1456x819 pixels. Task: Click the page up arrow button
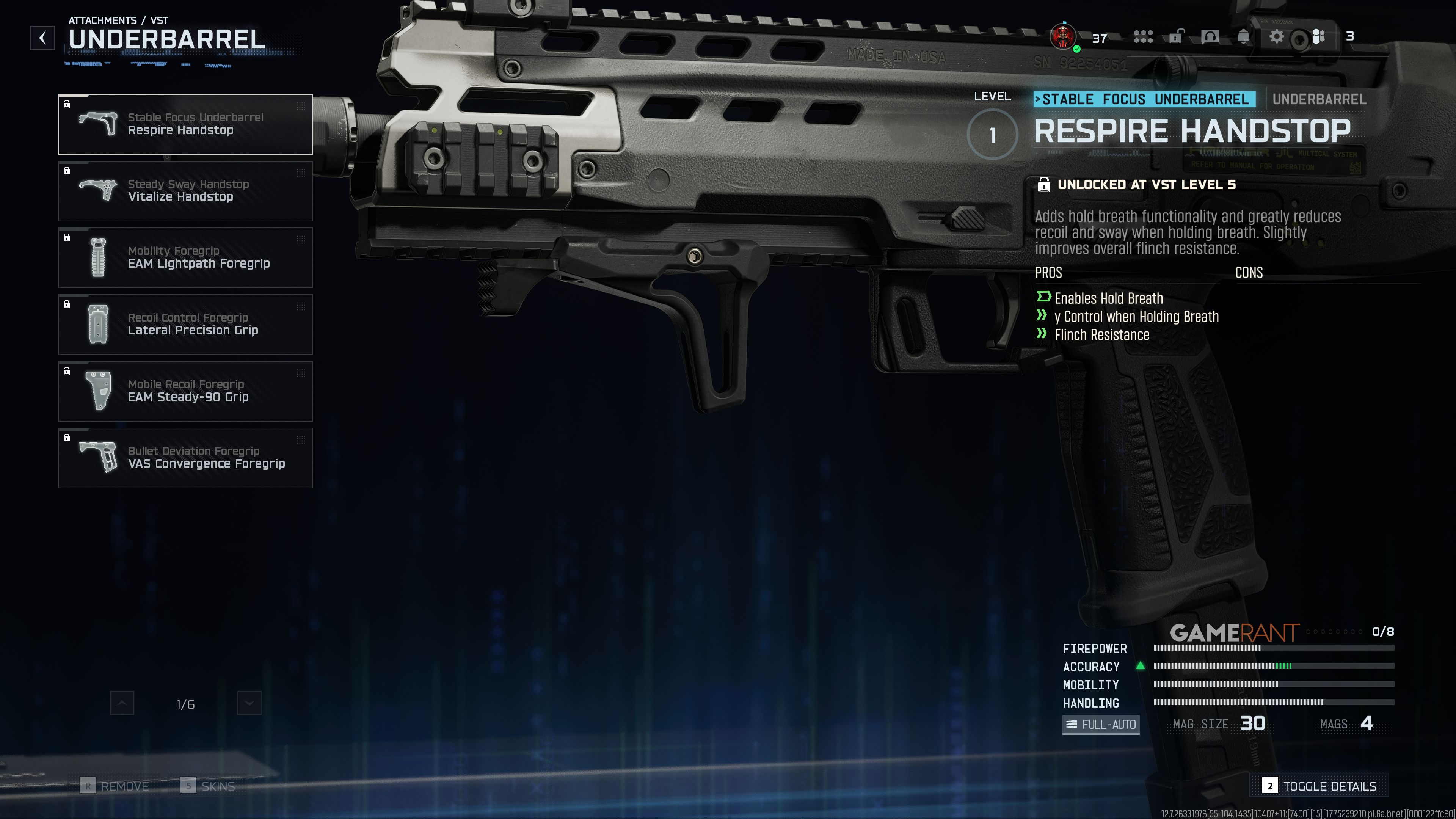pyautogui.click(x=122, y=703)
